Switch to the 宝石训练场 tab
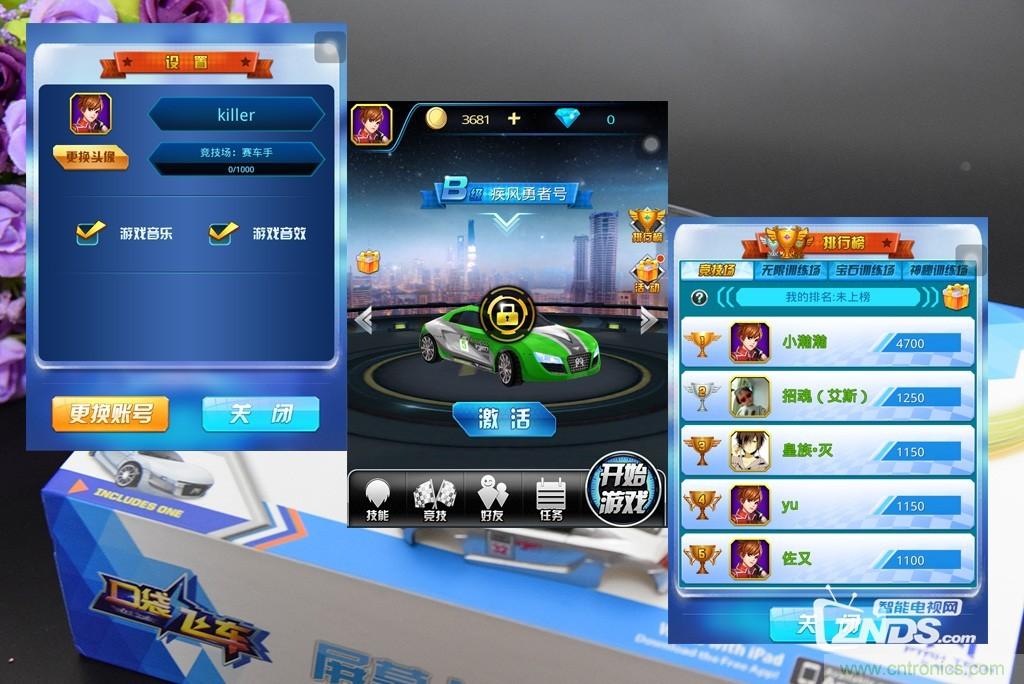The height and width of the screenshot is (684, 1024). coord(866,270)
